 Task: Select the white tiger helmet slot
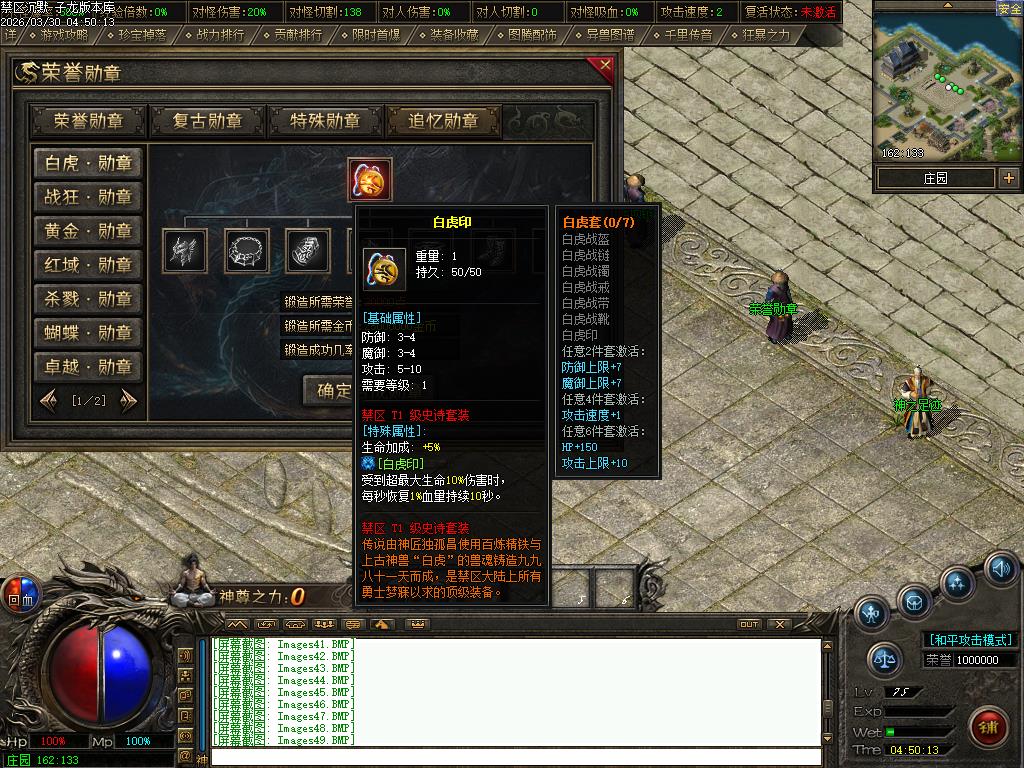(185, 250)
